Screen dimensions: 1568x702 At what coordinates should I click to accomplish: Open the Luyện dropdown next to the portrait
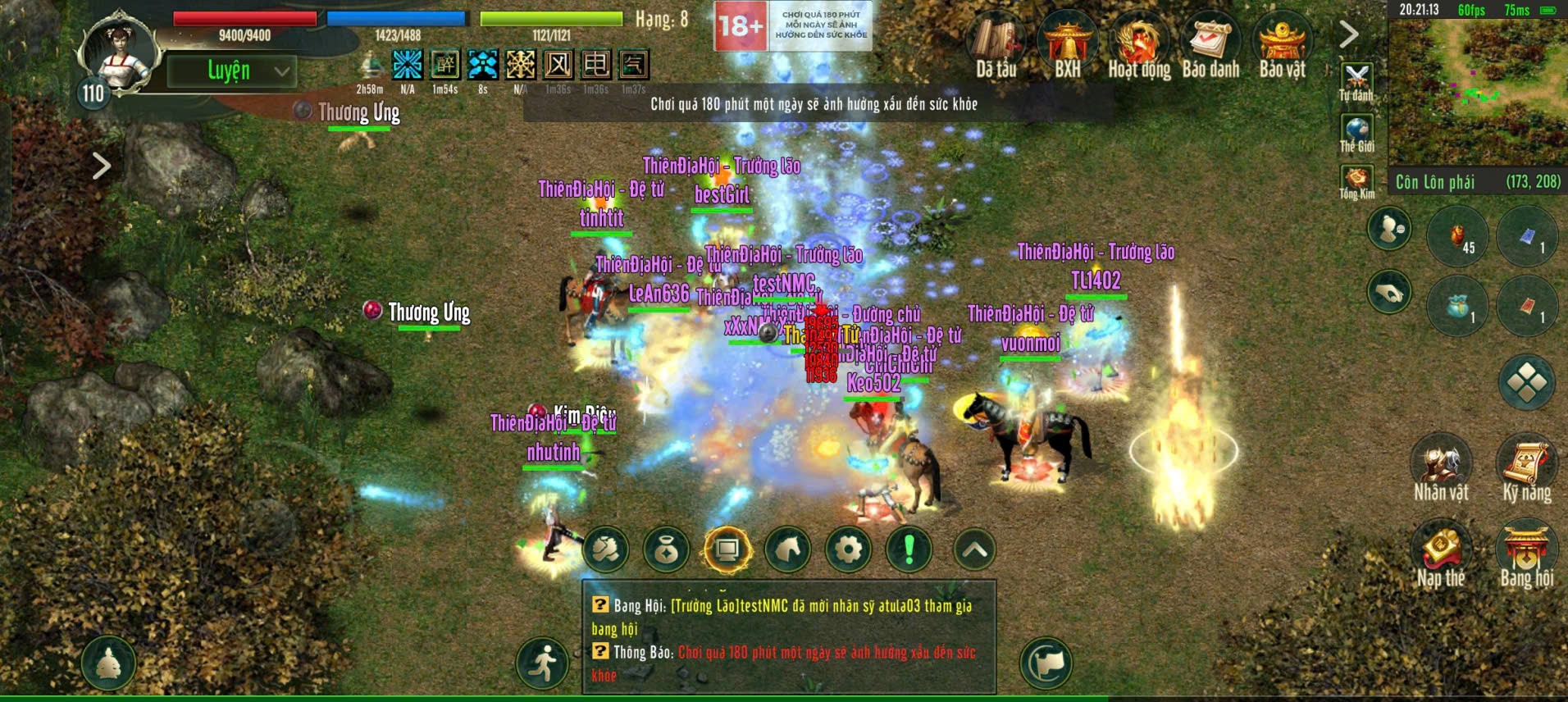(234, 71)
